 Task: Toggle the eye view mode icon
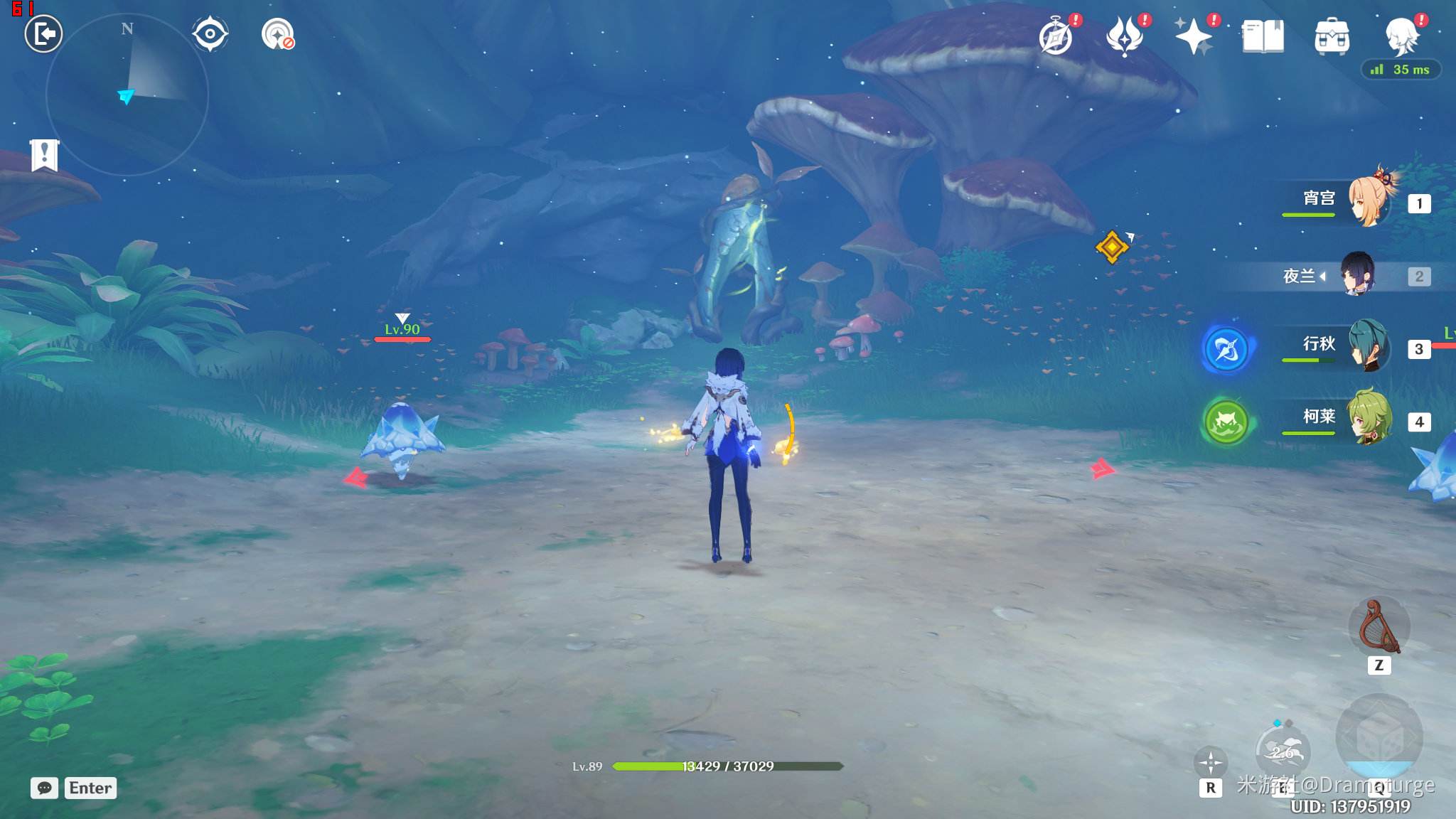[210, 34]
